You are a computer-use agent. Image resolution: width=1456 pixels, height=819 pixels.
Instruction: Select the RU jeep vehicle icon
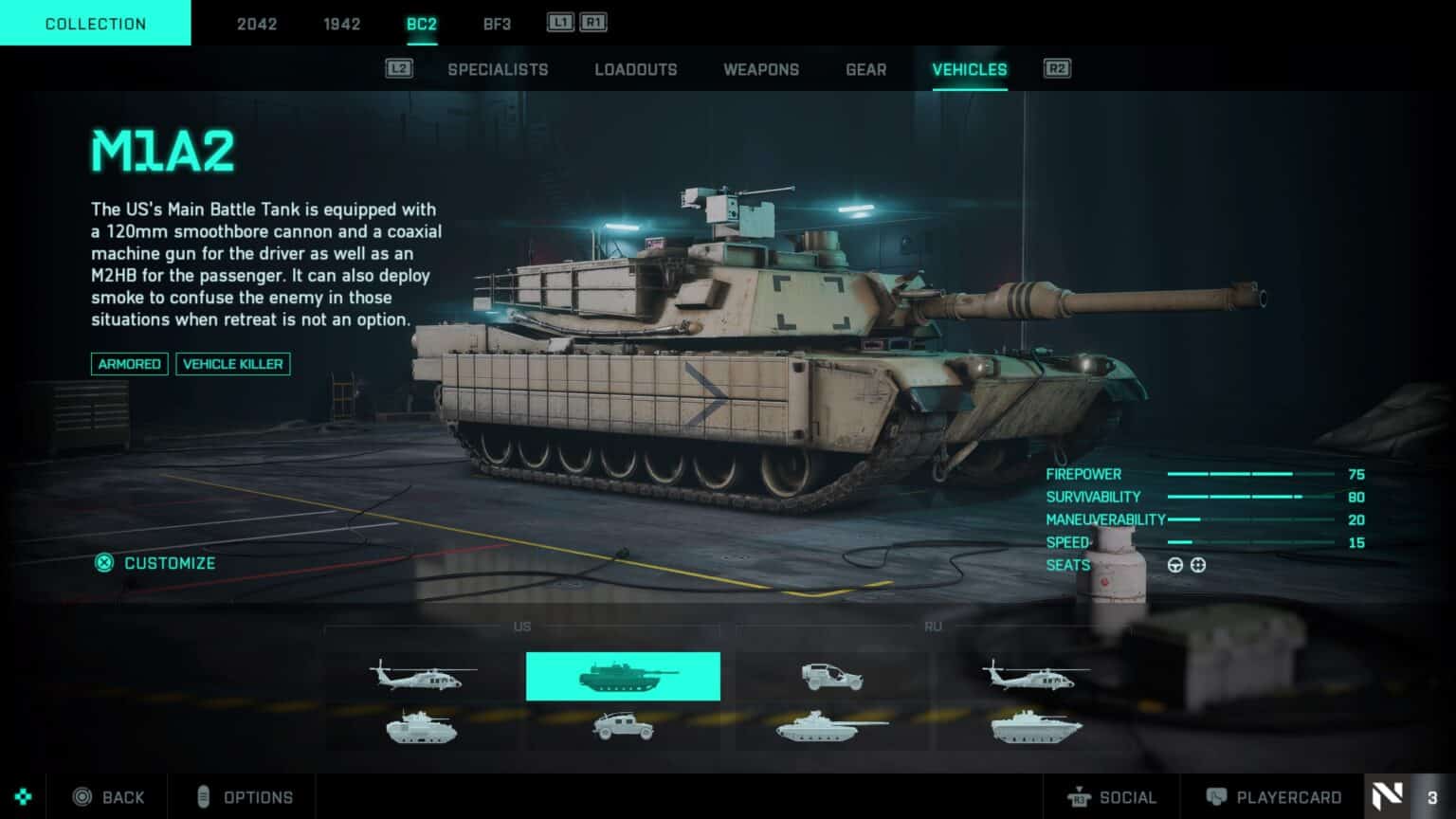(832, 675)
